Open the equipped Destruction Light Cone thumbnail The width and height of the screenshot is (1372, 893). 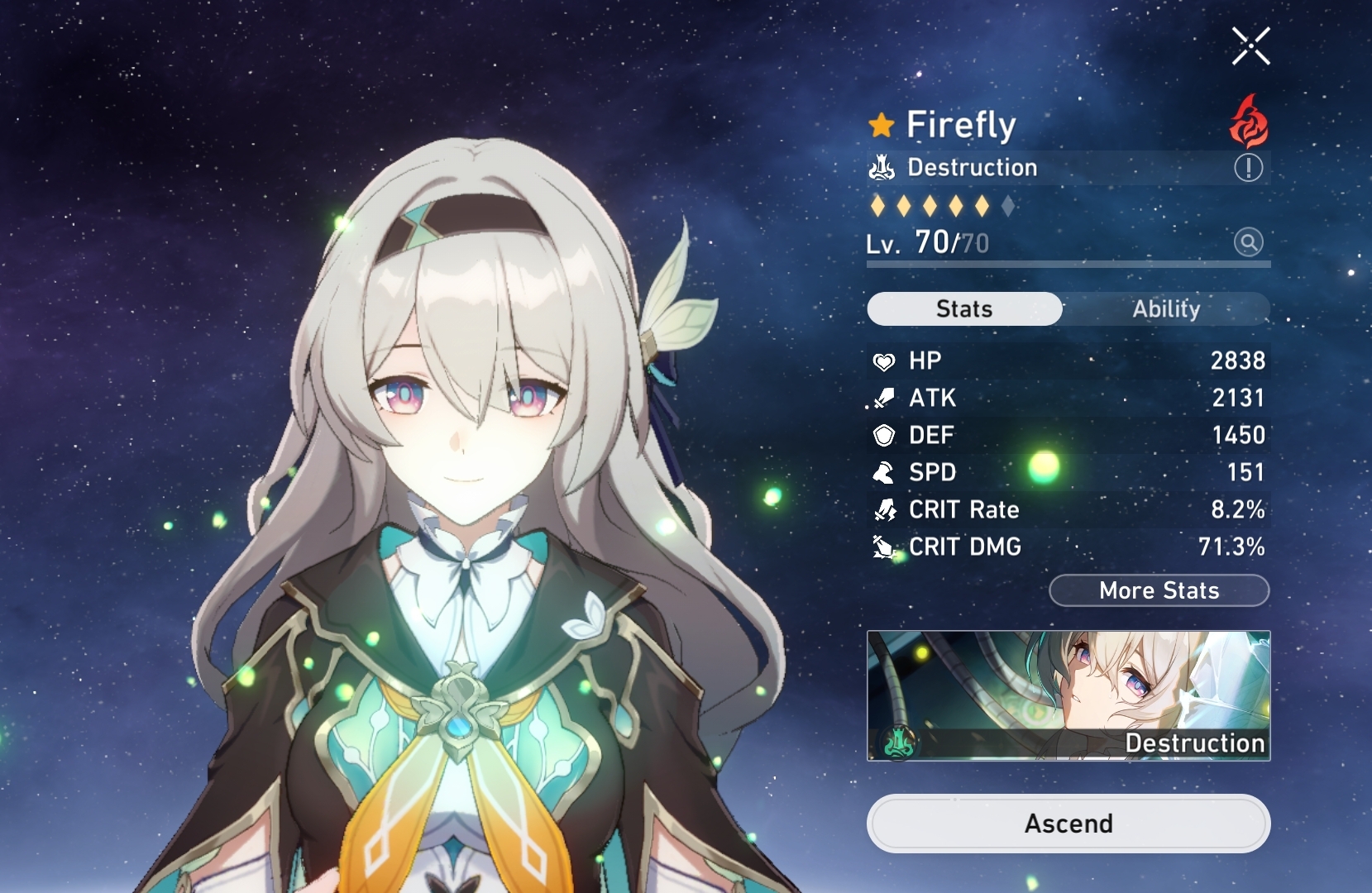click(1068, 695)
